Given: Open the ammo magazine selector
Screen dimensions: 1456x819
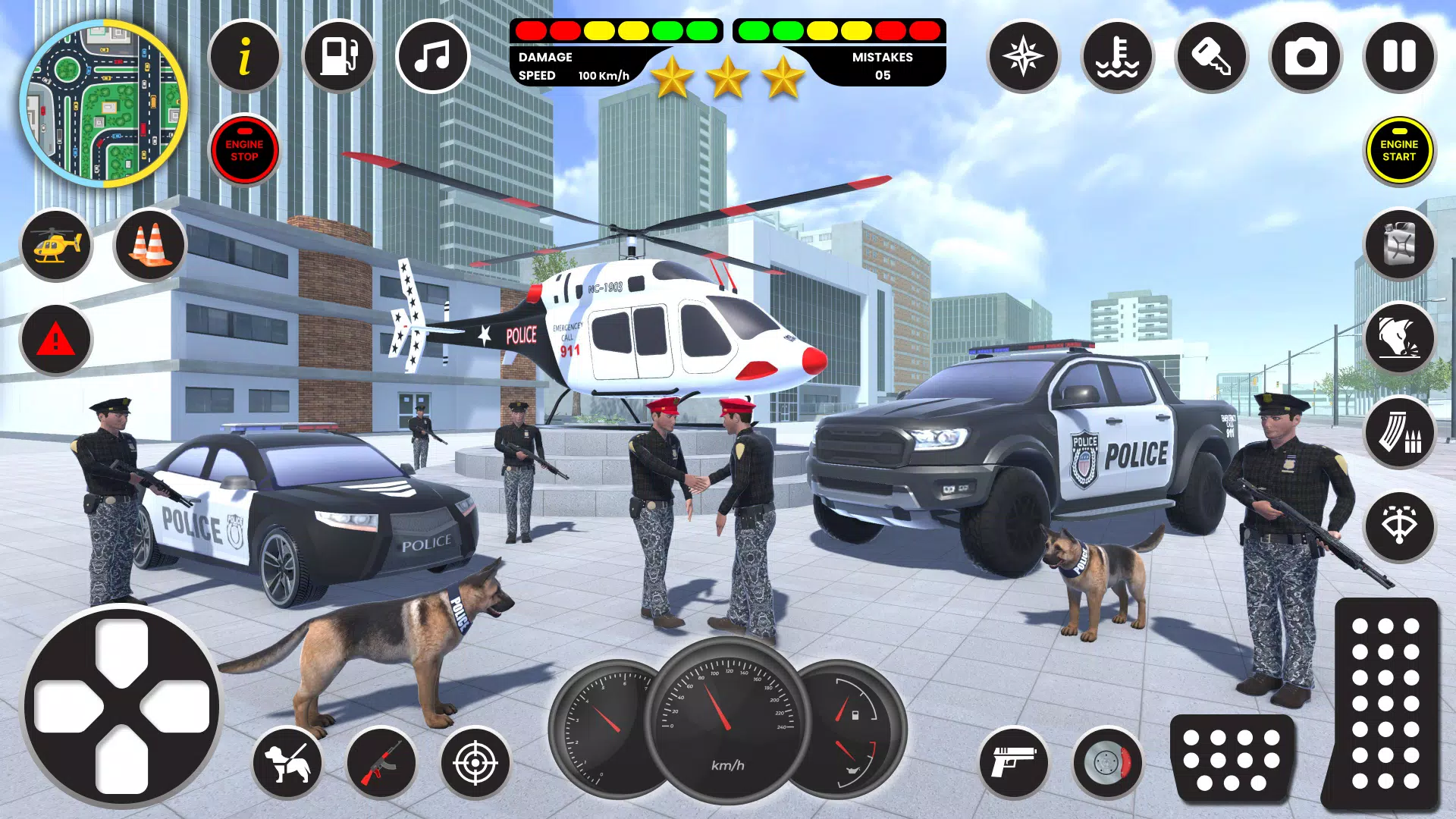Looking at the screenshot, I should (x=1399, y=432).
